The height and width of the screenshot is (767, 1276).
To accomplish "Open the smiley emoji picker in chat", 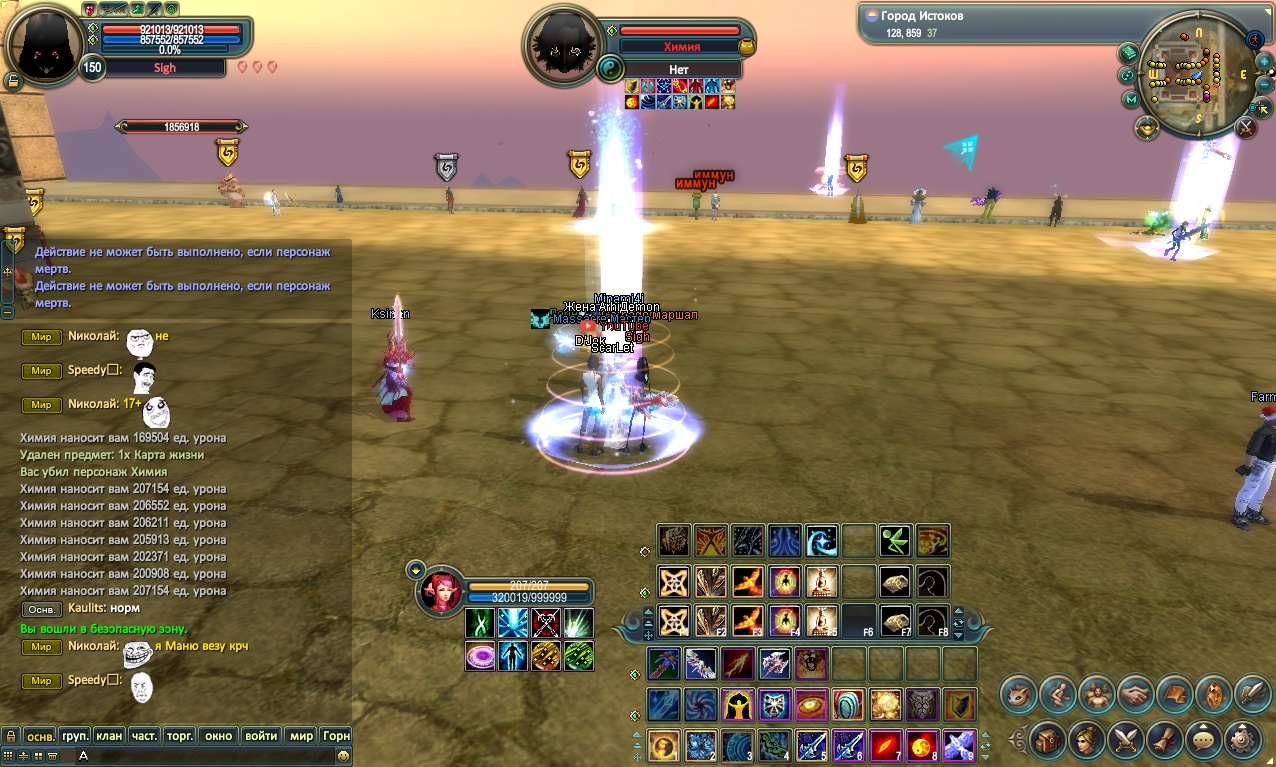I will pyautogui.click(x=344, y=756).
